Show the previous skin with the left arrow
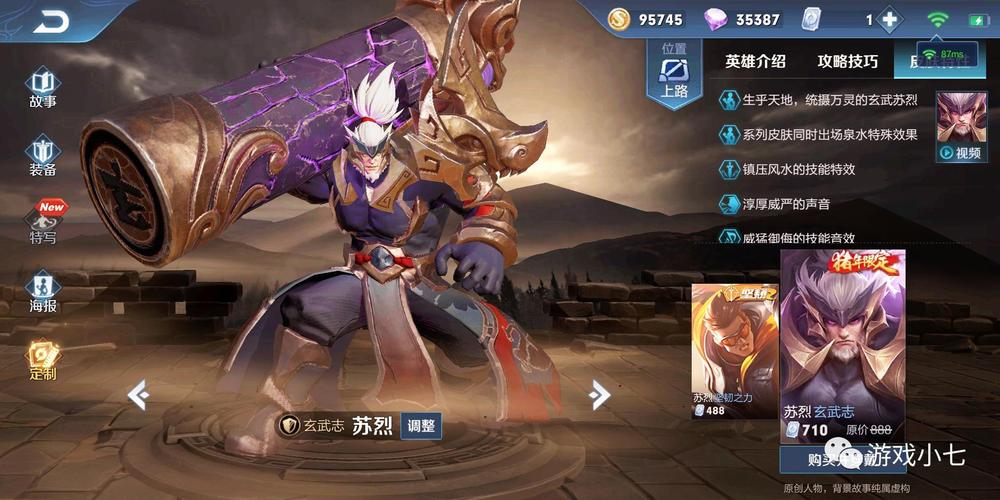 coord(138,395)
